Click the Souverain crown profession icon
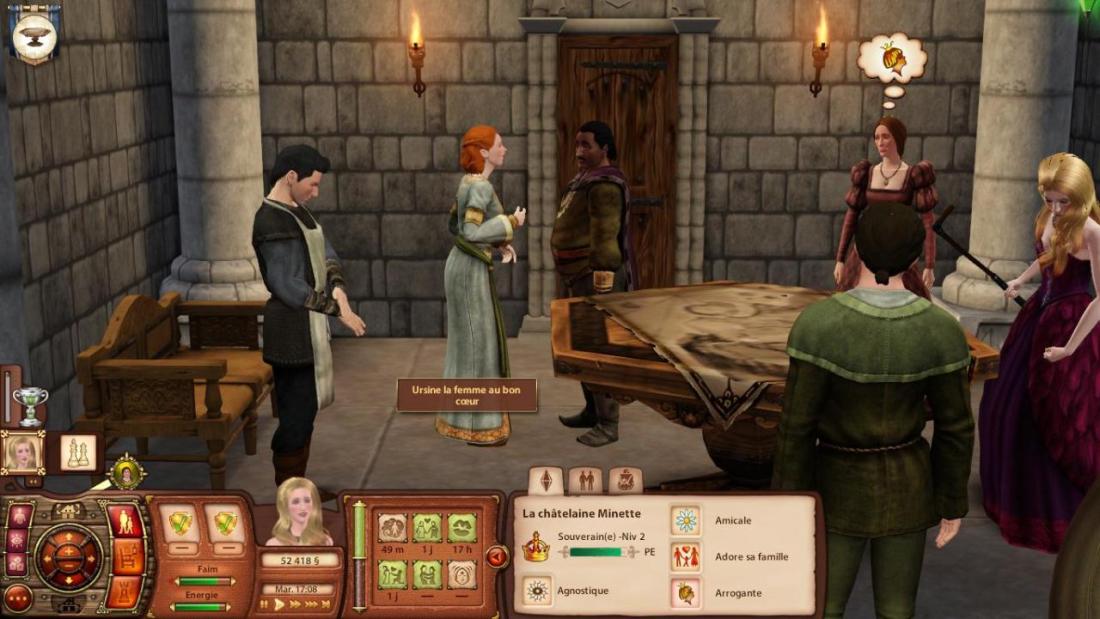Image resolution: width=1100 pixels, height=619 pixels. click(x=537, y=545)
